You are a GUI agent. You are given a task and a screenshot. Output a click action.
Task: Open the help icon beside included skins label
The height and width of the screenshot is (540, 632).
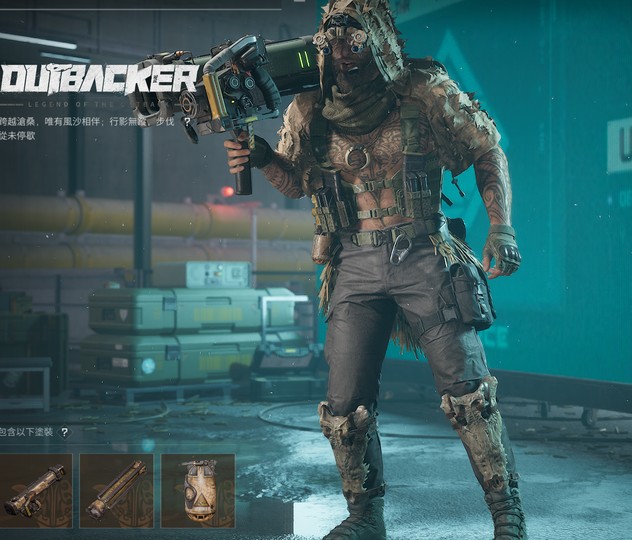point(65,433)
